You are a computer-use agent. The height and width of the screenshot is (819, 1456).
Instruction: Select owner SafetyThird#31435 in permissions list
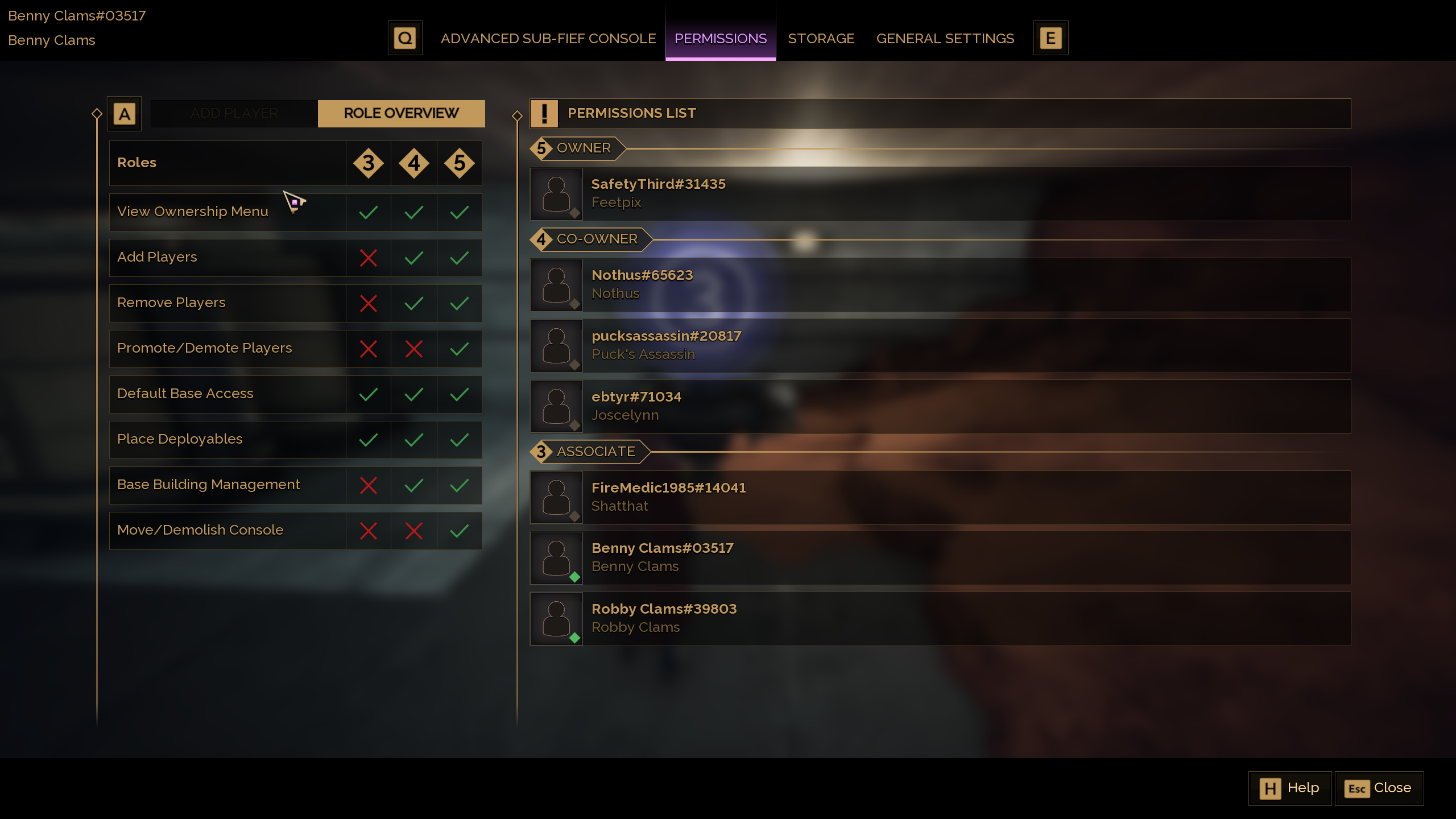coord(940,193)
